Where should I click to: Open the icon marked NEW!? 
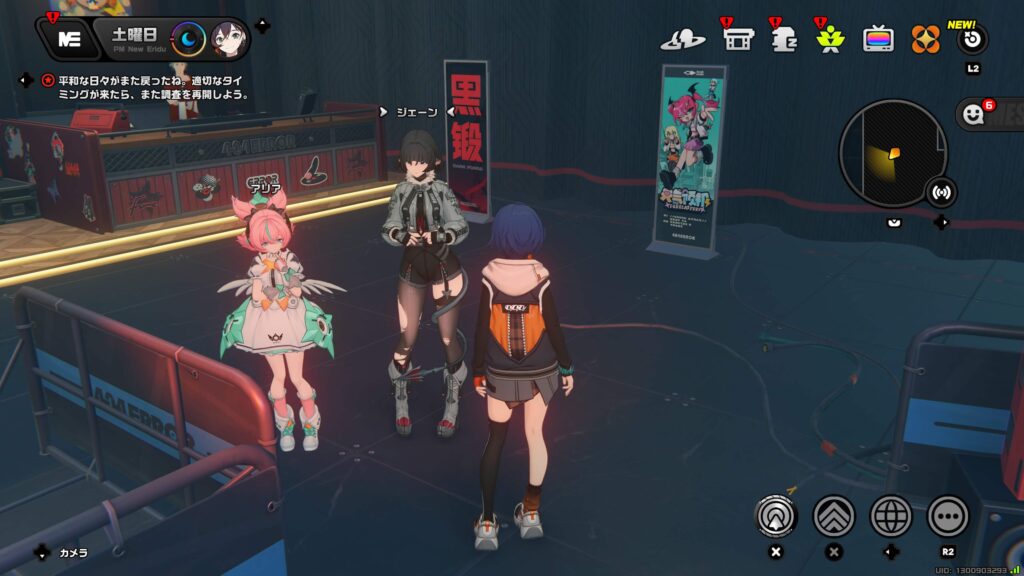point(972,40)
